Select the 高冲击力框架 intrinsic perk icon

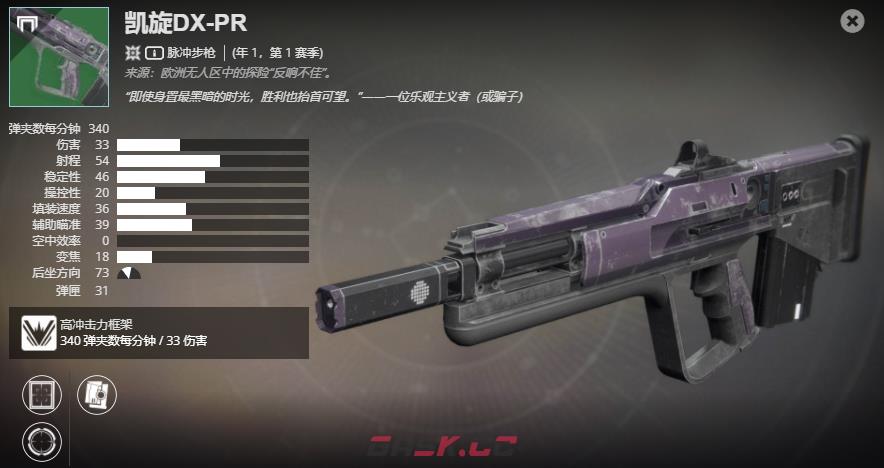tap(39, 333)
